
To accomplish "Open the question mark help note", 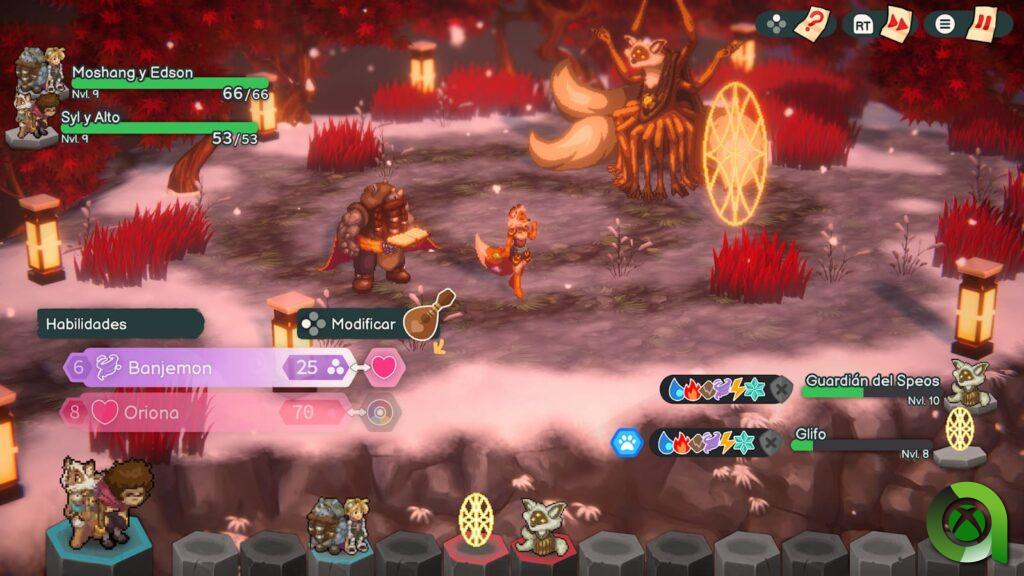I will pyautogui.click(x=813, y=23).
